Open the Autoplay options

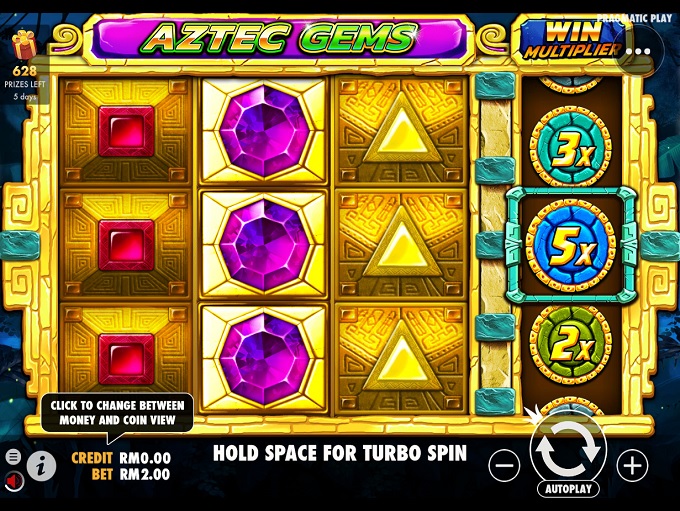pyautogui.click(x=568, y=489)
